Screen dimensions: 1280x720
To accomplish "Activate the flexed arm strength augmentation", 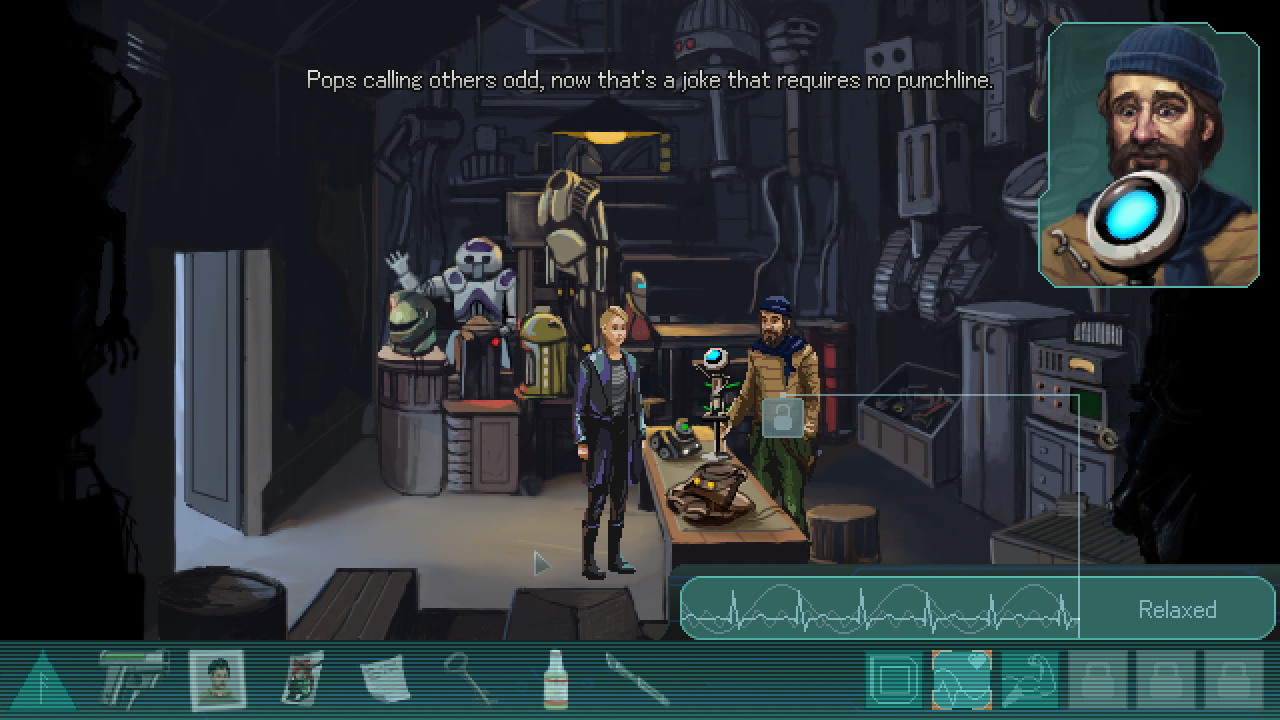I will [x=1029, y=681].
